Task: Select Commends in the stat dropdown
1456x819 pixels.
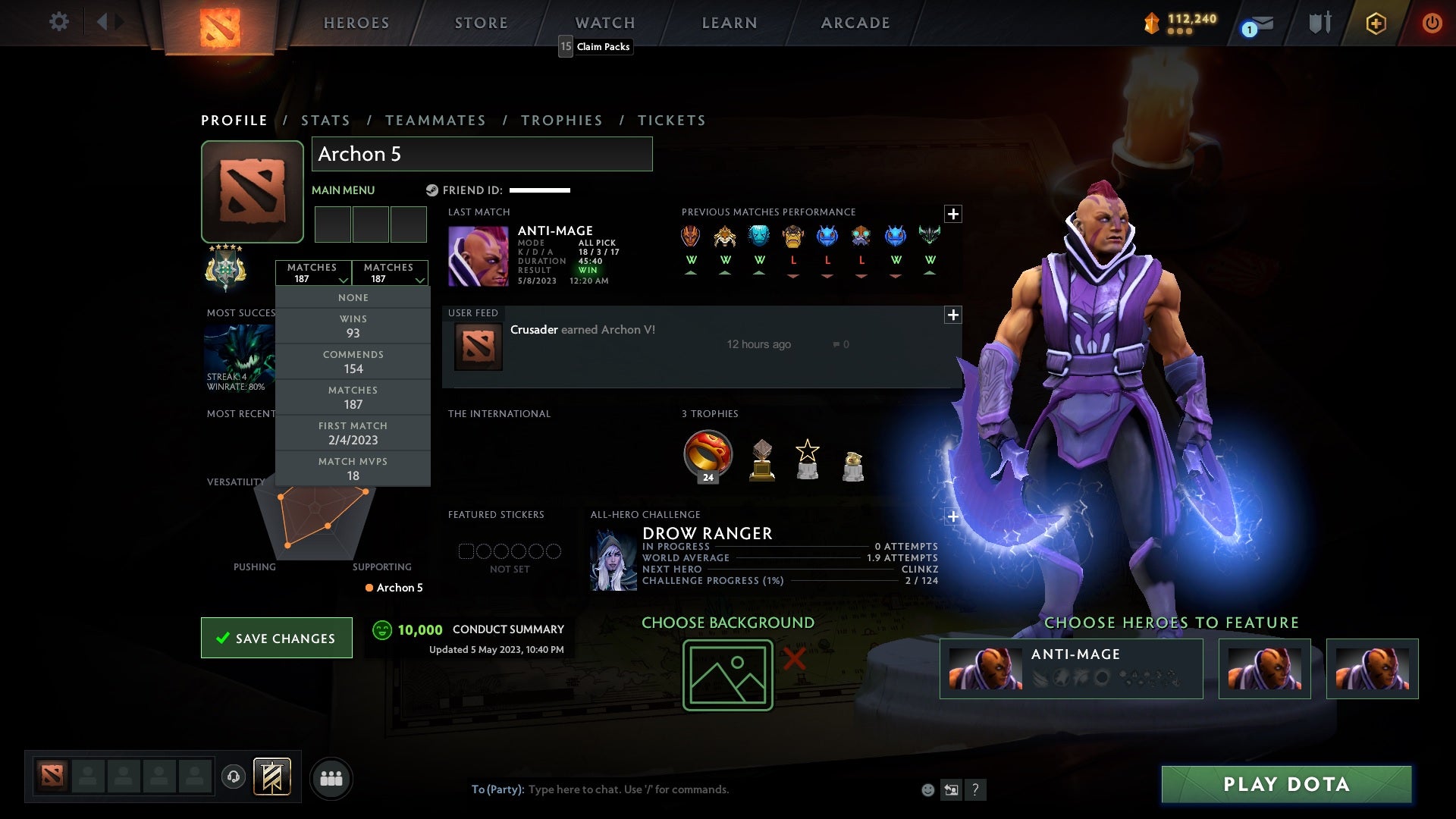Action: click(353, 362)
